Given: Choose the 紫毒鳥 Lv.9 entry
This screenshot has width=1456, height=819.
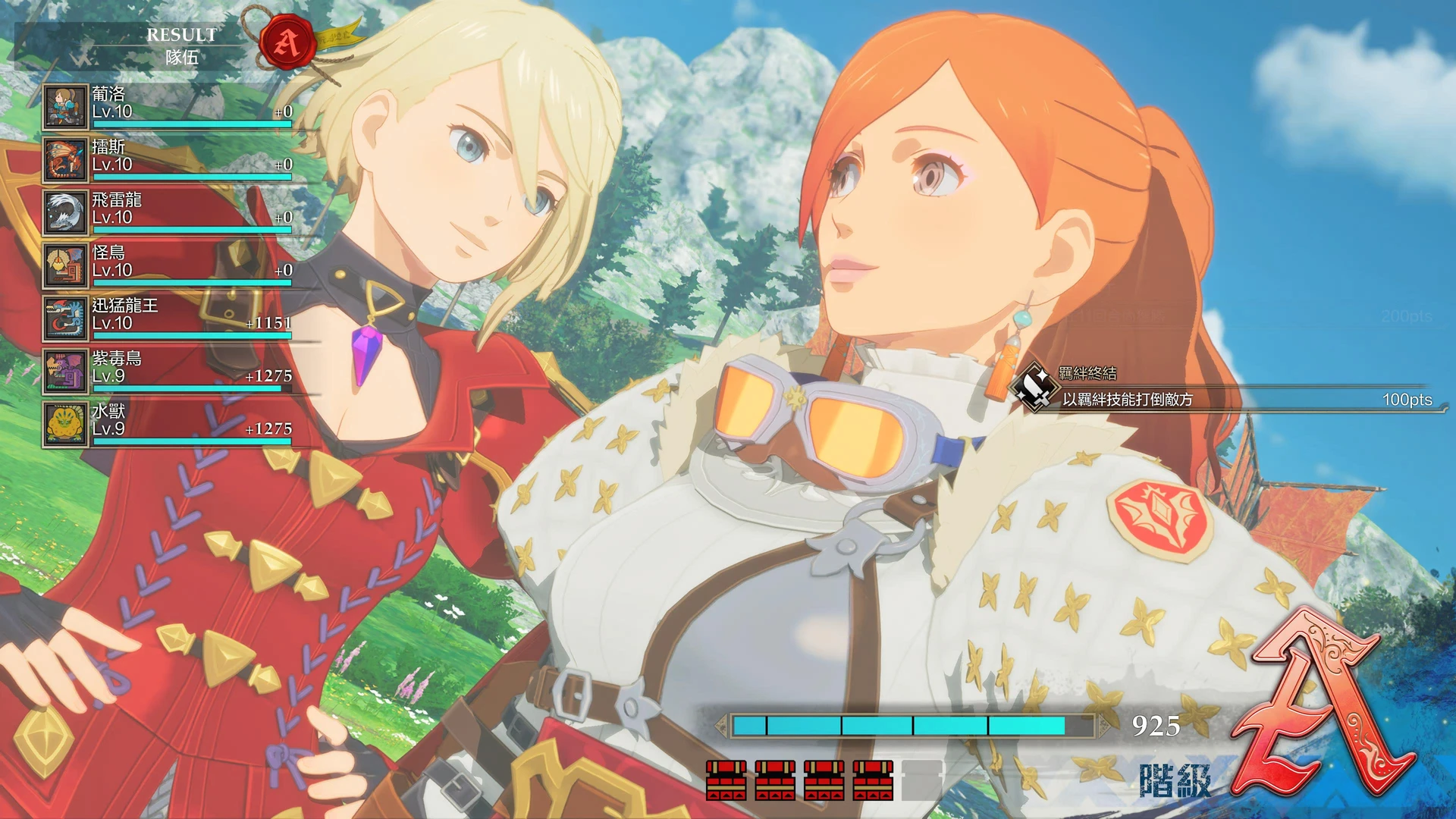Looking at the screenshot, I should pyautogui.click(x=168, y=371).
